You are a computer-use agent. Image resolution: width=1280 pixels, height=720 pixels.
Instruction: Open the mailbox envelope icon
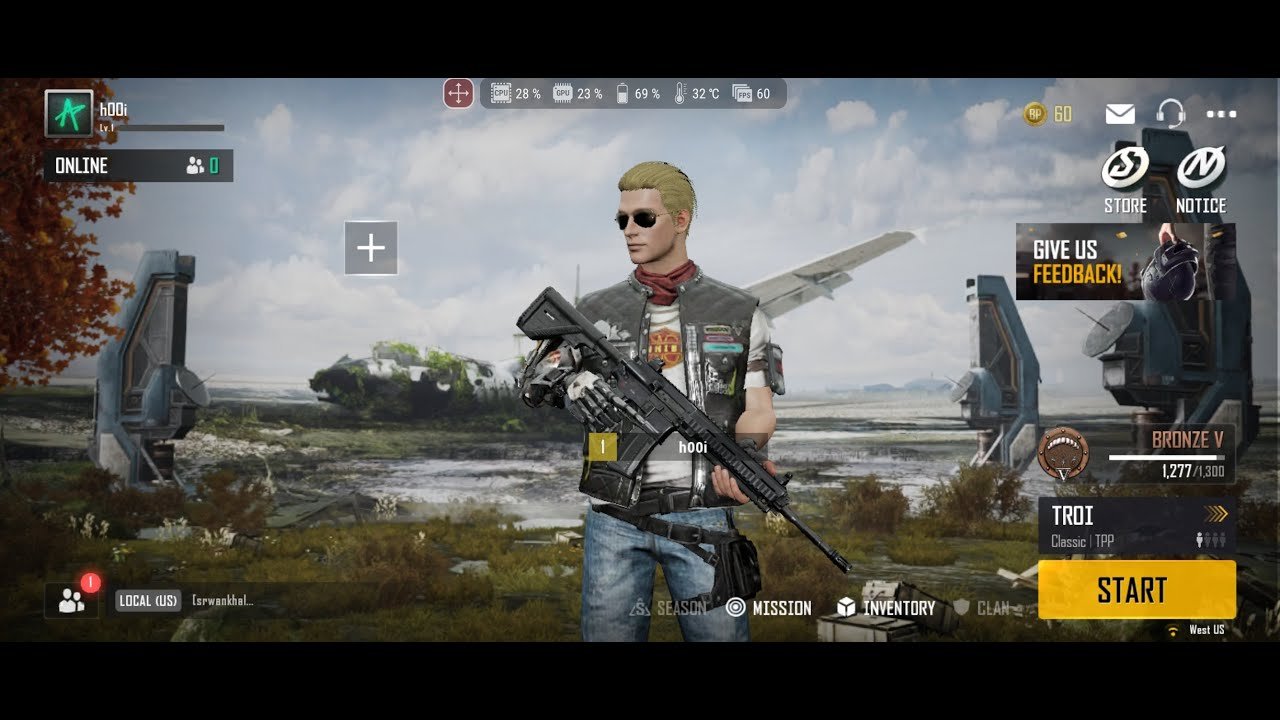(x=1120, y=114)
